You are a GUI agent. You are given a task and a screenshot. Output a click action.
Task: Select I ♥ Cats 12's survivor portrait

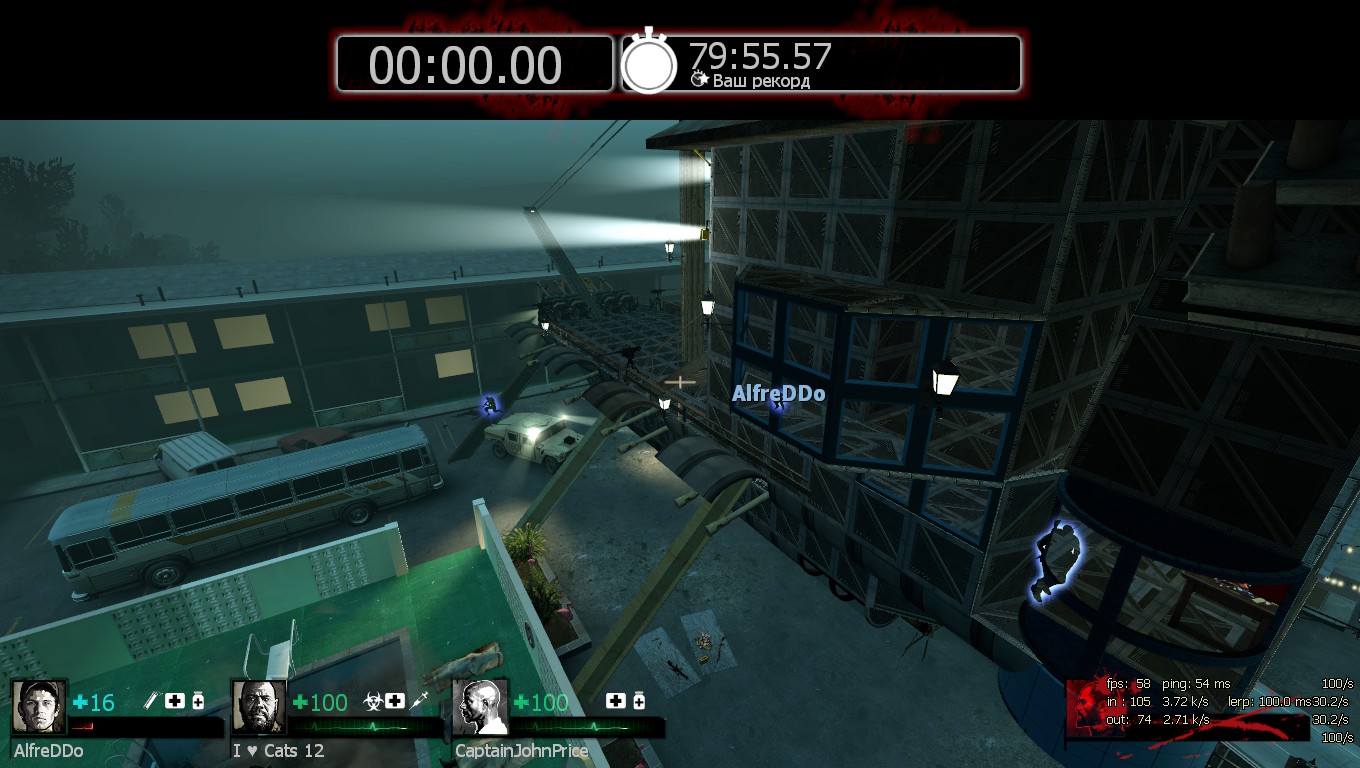259,707
